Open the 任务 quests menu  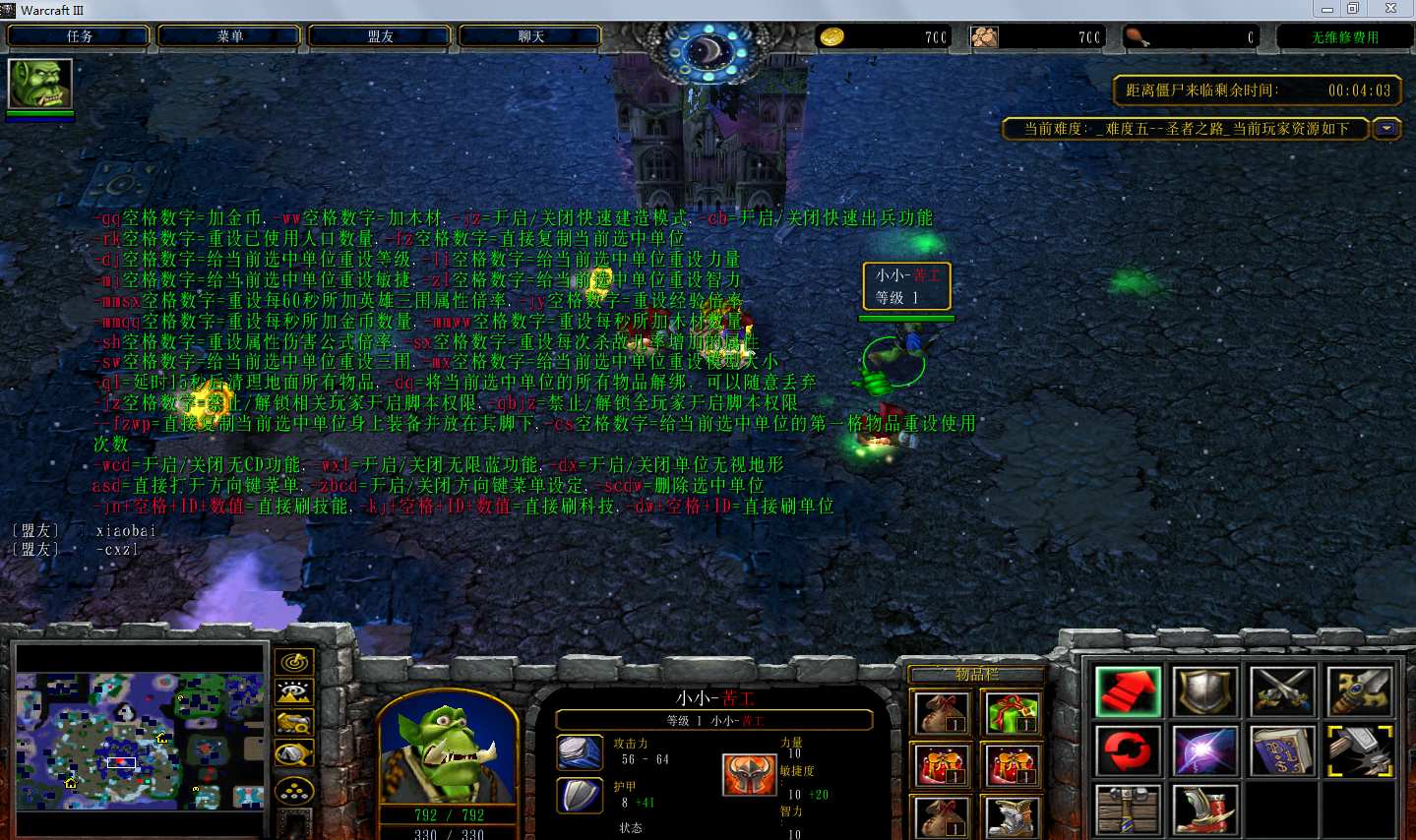[x=79, y=36]
